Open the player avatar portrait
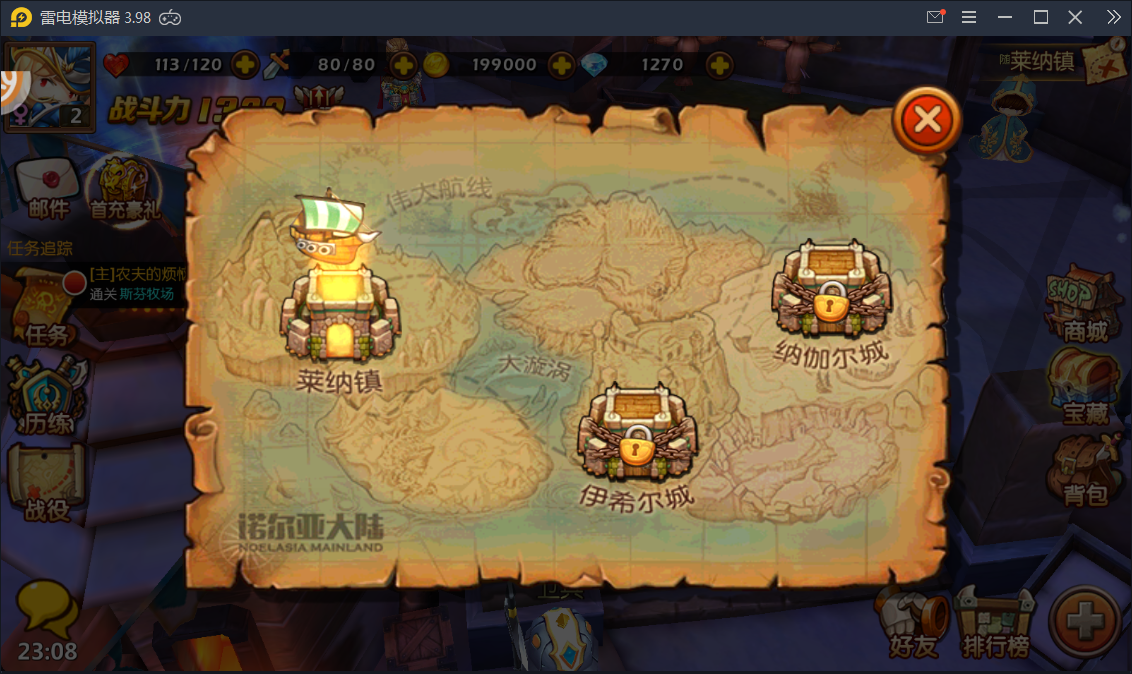The height and width of the screenshot is (674, 1132). [x=49, y=87]
